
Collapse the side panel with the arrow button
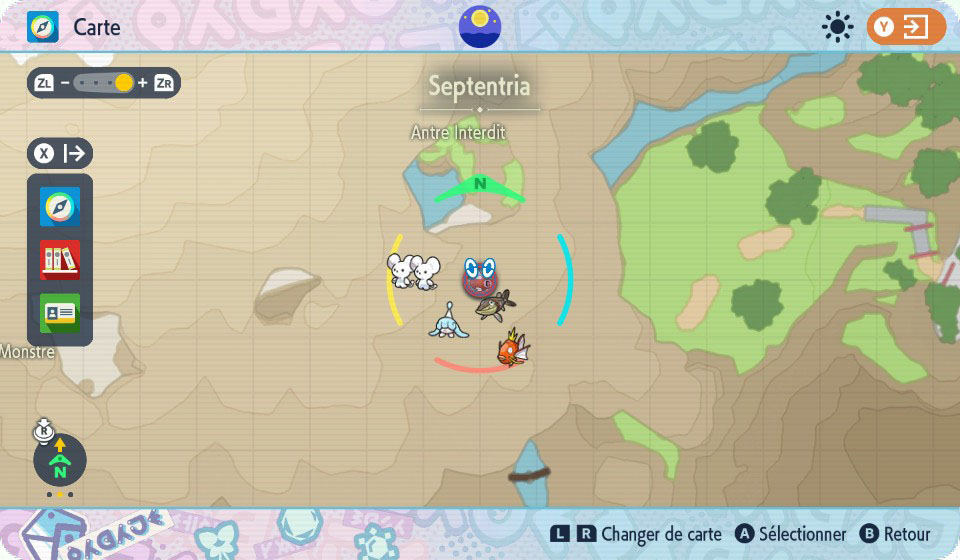(60, 154)
